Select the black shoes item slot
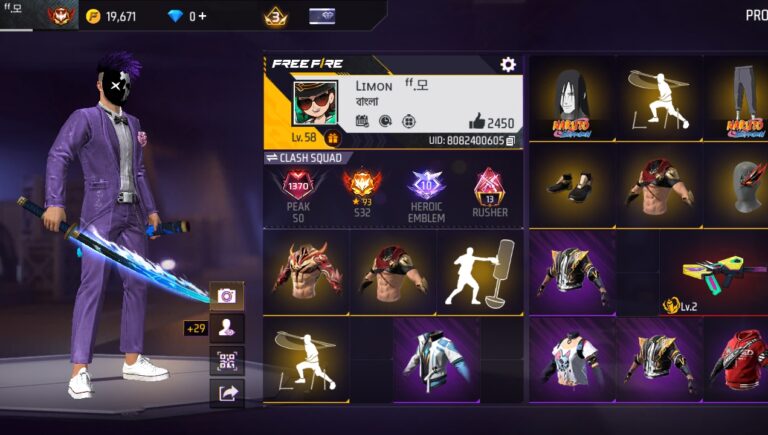The image size is (768, 435). [571, 186]
